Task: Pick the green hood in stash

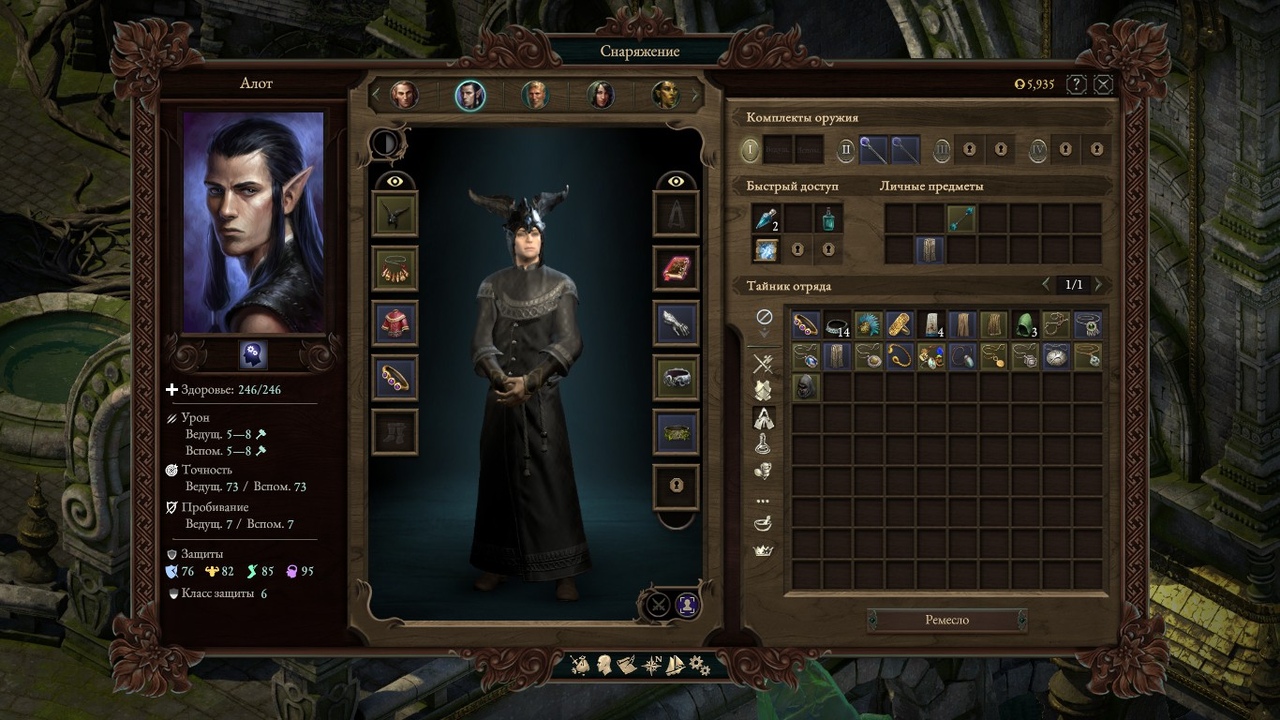Action: (x=1024, y=324)
